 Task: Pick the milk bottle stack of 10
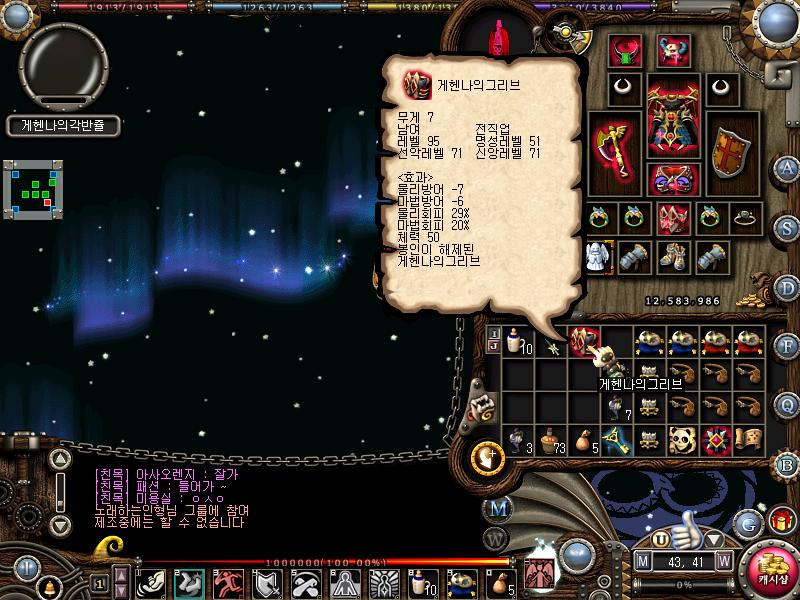pos(517,343)
